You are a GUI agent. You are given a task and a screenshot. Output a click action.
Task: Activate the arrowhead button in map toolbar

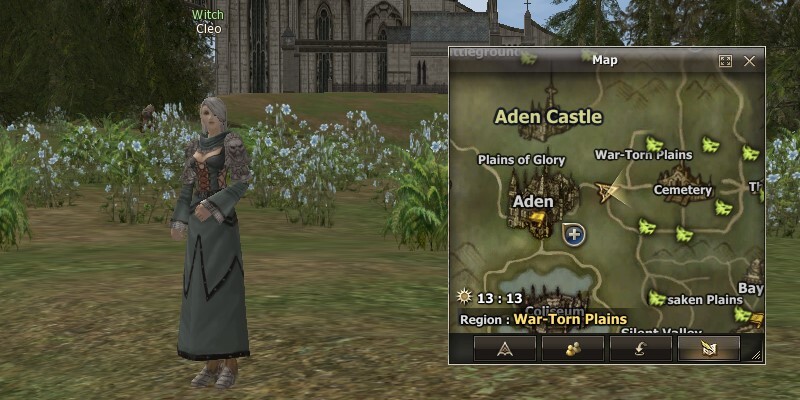[x=504, y=348]
